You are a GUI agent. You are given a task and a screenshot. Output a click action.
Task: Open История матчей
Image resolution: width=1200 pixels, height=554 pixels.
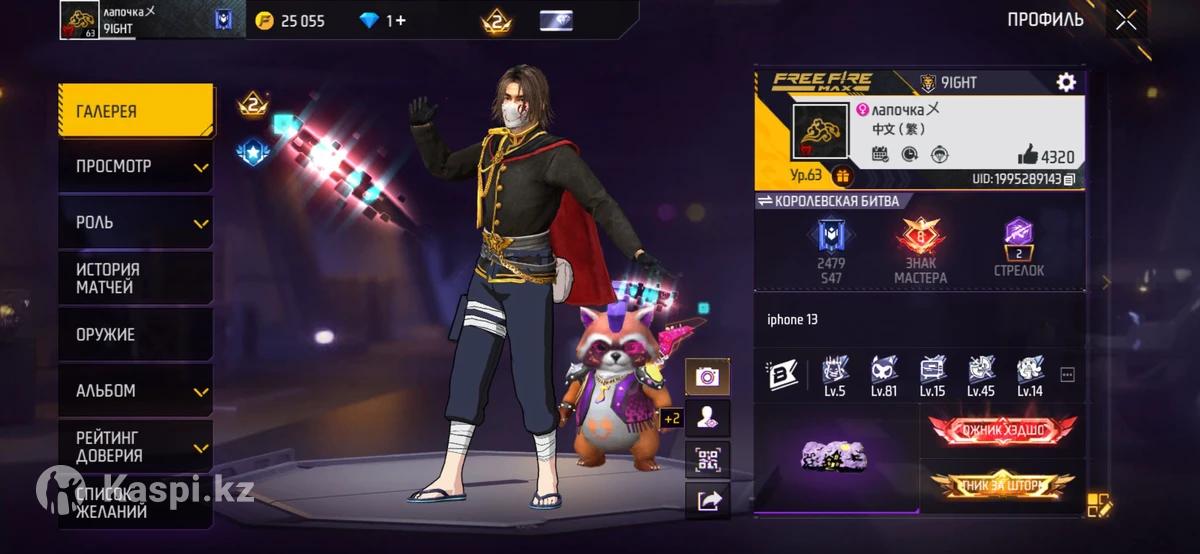pyautogui.click(x=135, y=278)
